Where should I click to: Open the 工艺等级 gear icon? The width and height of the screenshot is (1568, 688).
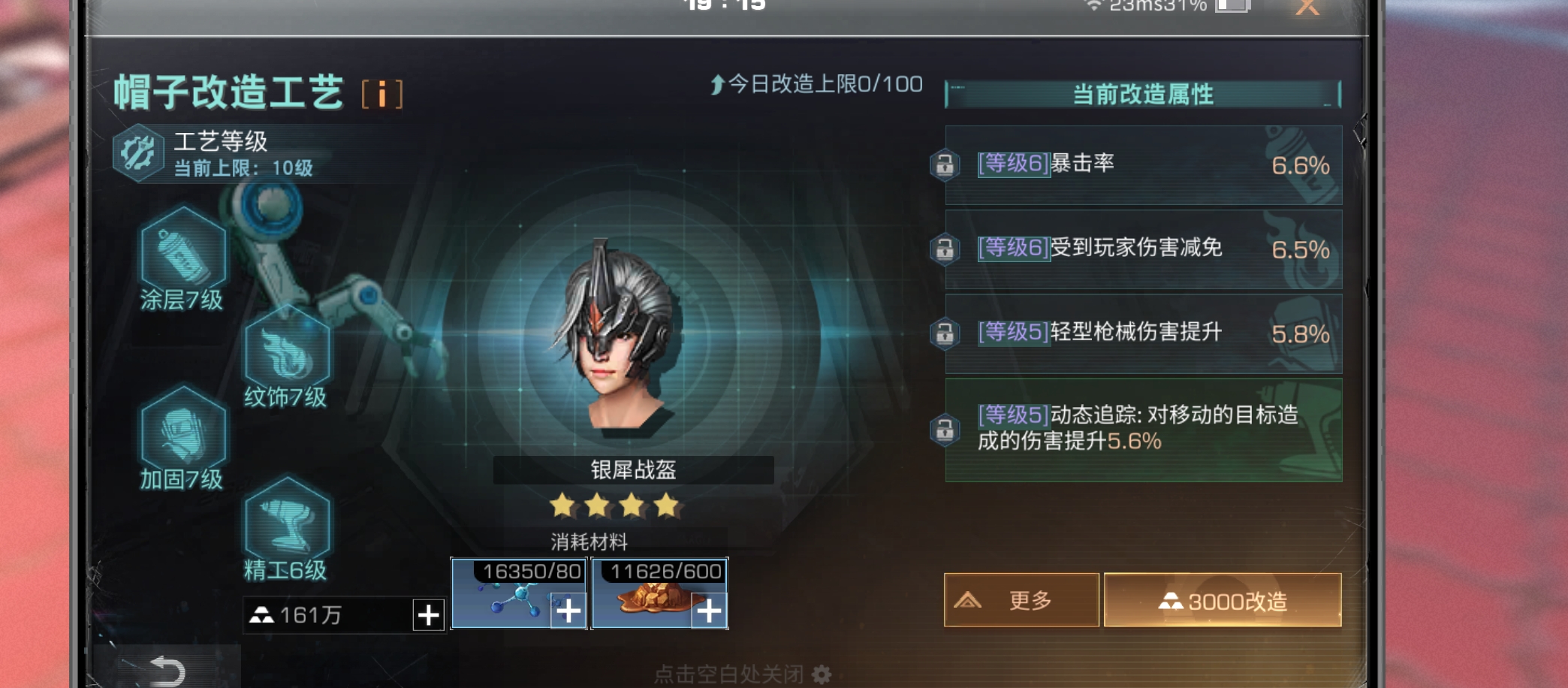[x=138, y=153]
